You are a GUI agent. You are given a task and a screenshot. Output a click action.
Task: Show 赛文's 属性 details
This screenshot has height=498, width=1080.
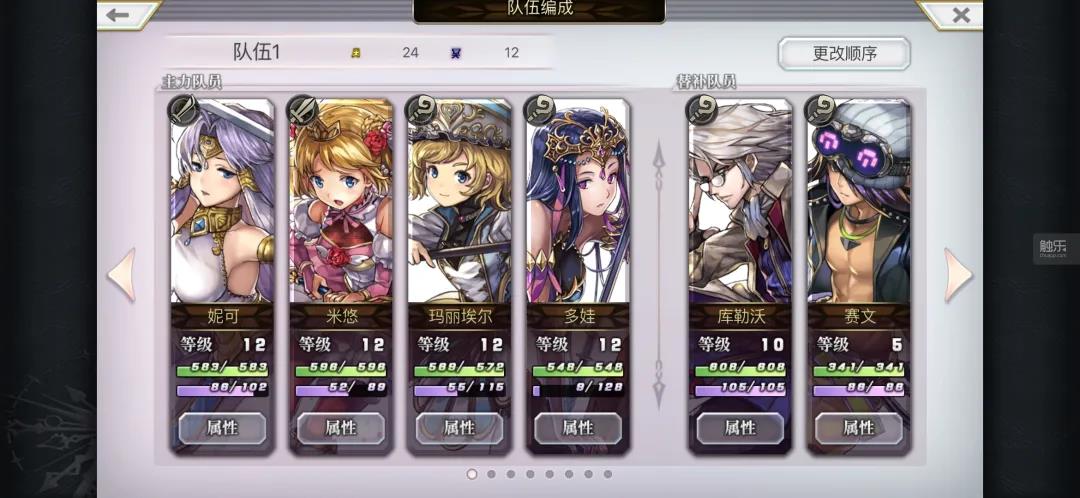point(858,428)
